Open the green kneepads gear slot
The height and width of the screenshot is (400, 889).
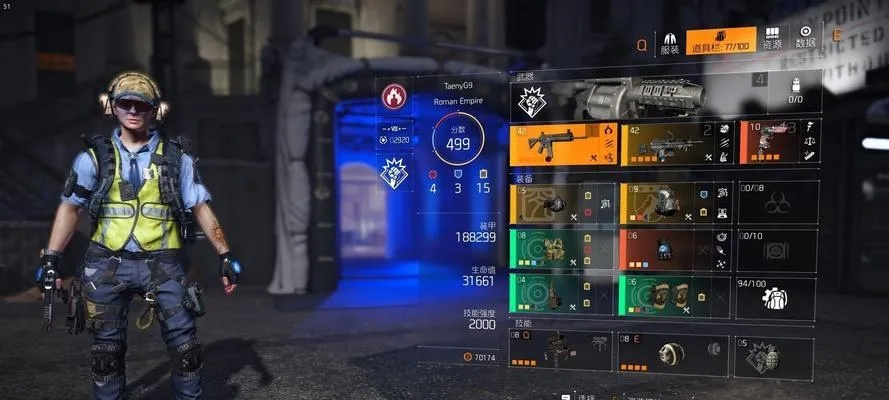tap(676, 297)
